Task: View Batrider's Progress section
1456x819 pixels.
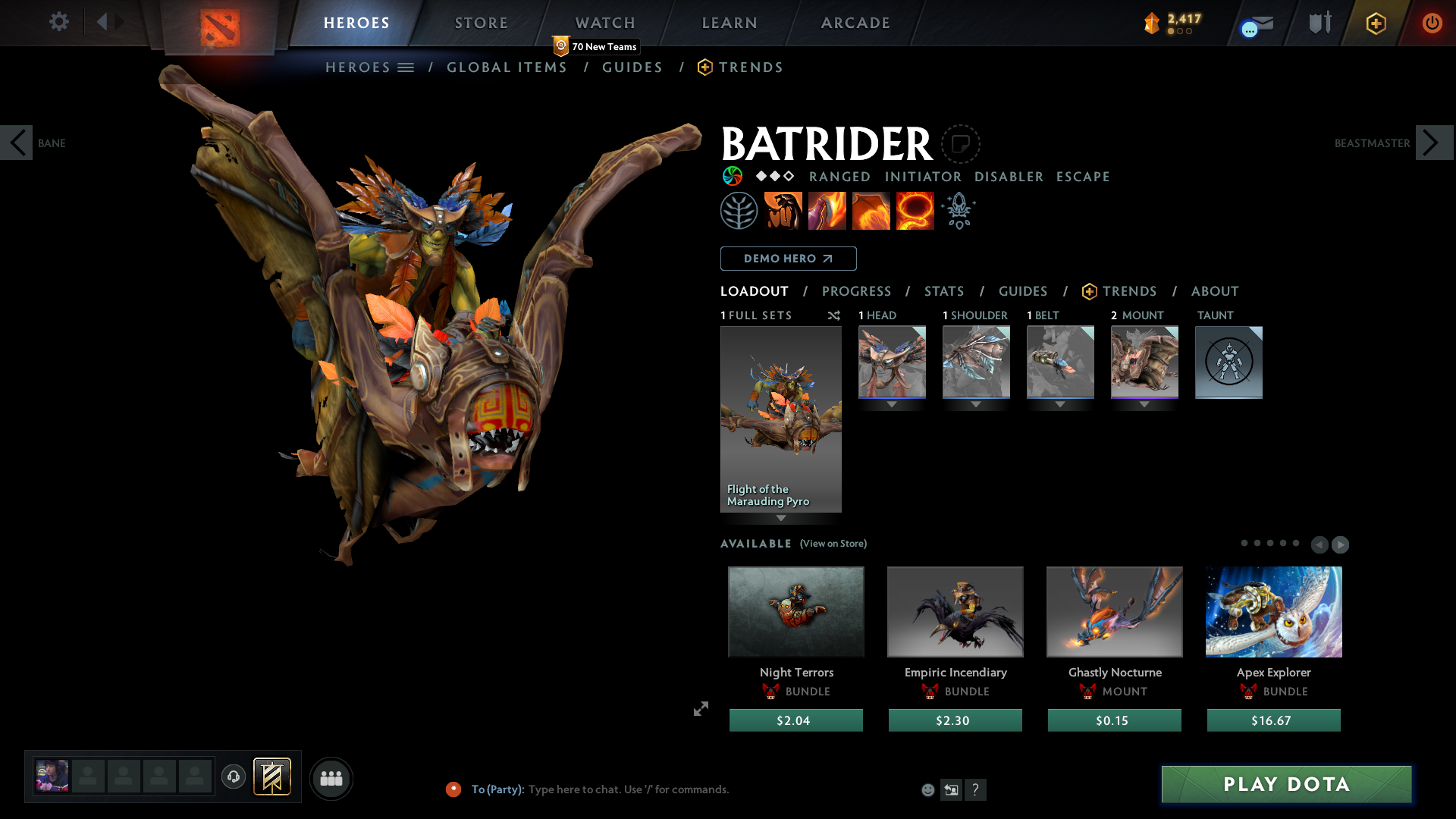Action: coord(856,291)
